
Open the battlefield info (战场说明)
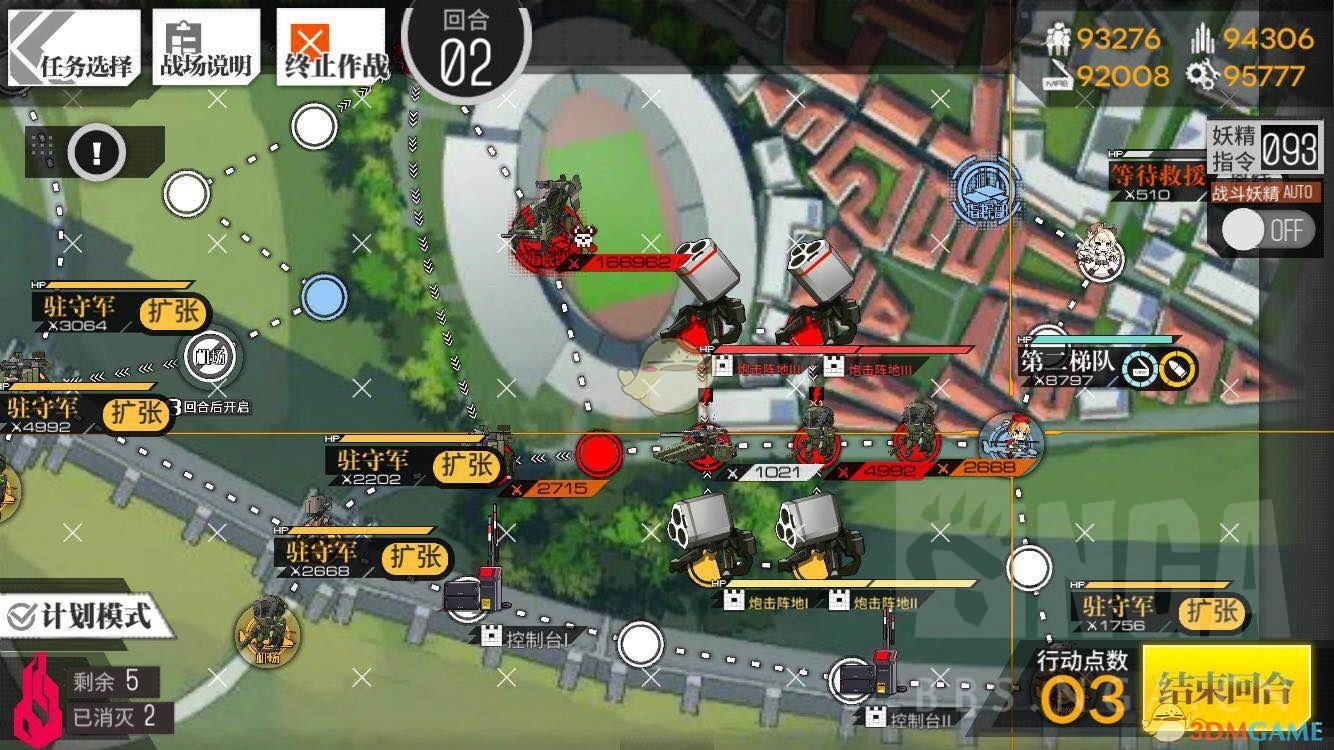click(206, 50)
